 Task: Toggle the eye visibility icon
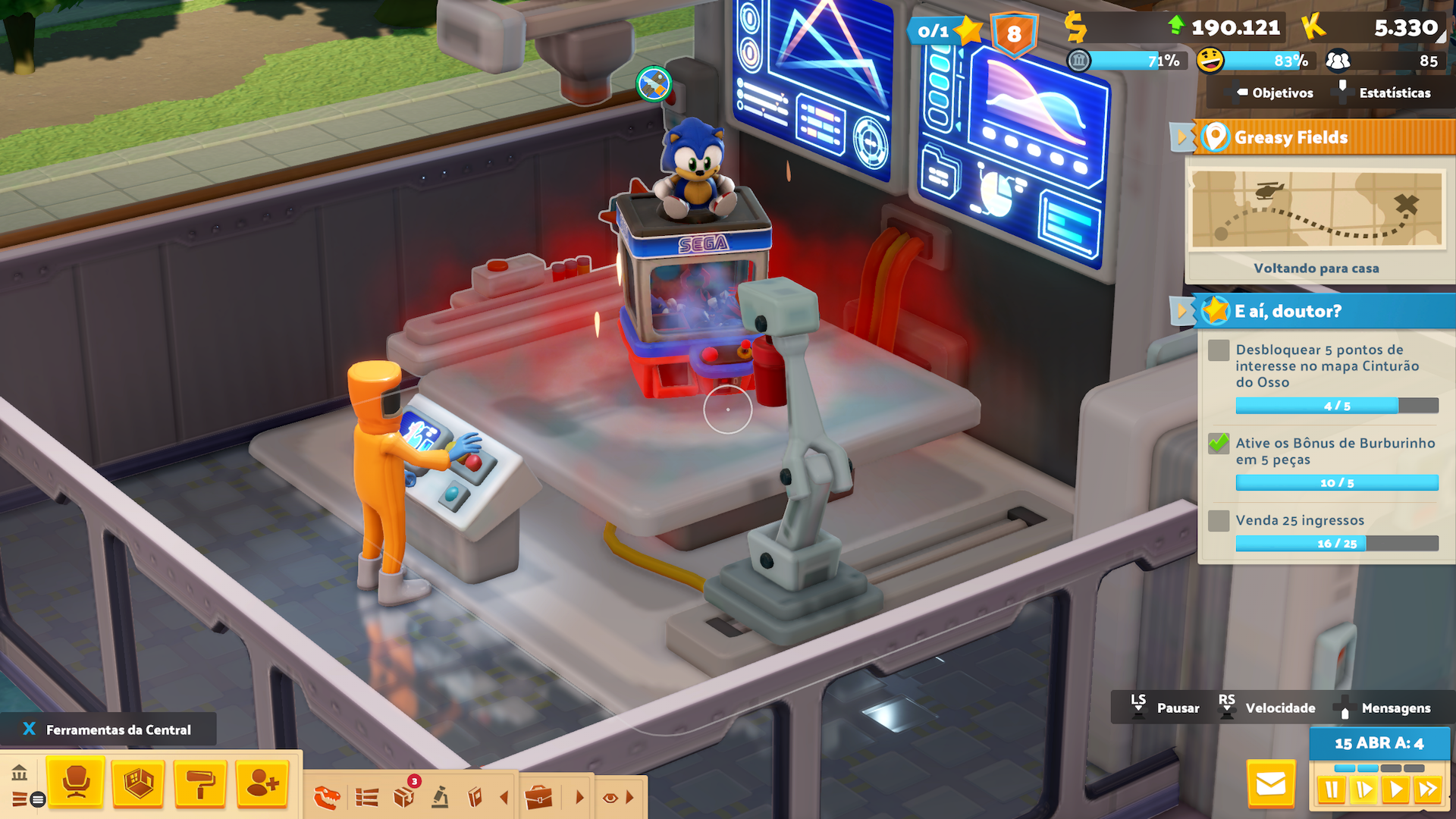tap(610, 798)
